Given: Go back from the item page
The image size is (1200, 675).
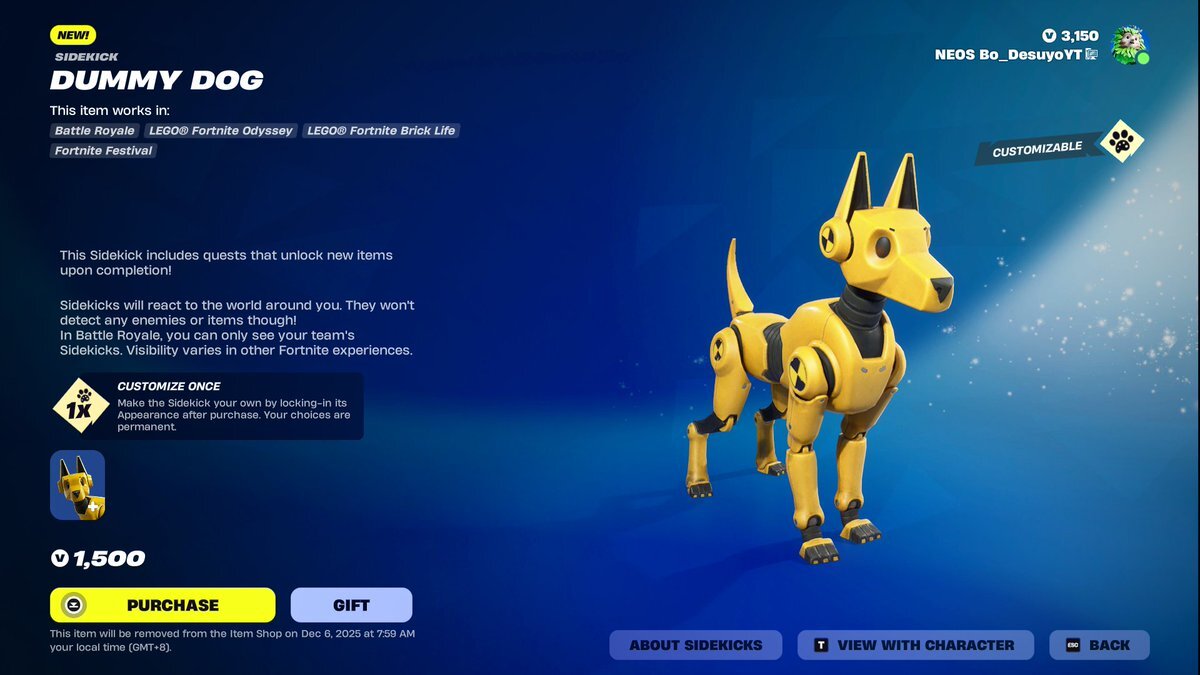Looking at the screenshot, I should 1099,645.
